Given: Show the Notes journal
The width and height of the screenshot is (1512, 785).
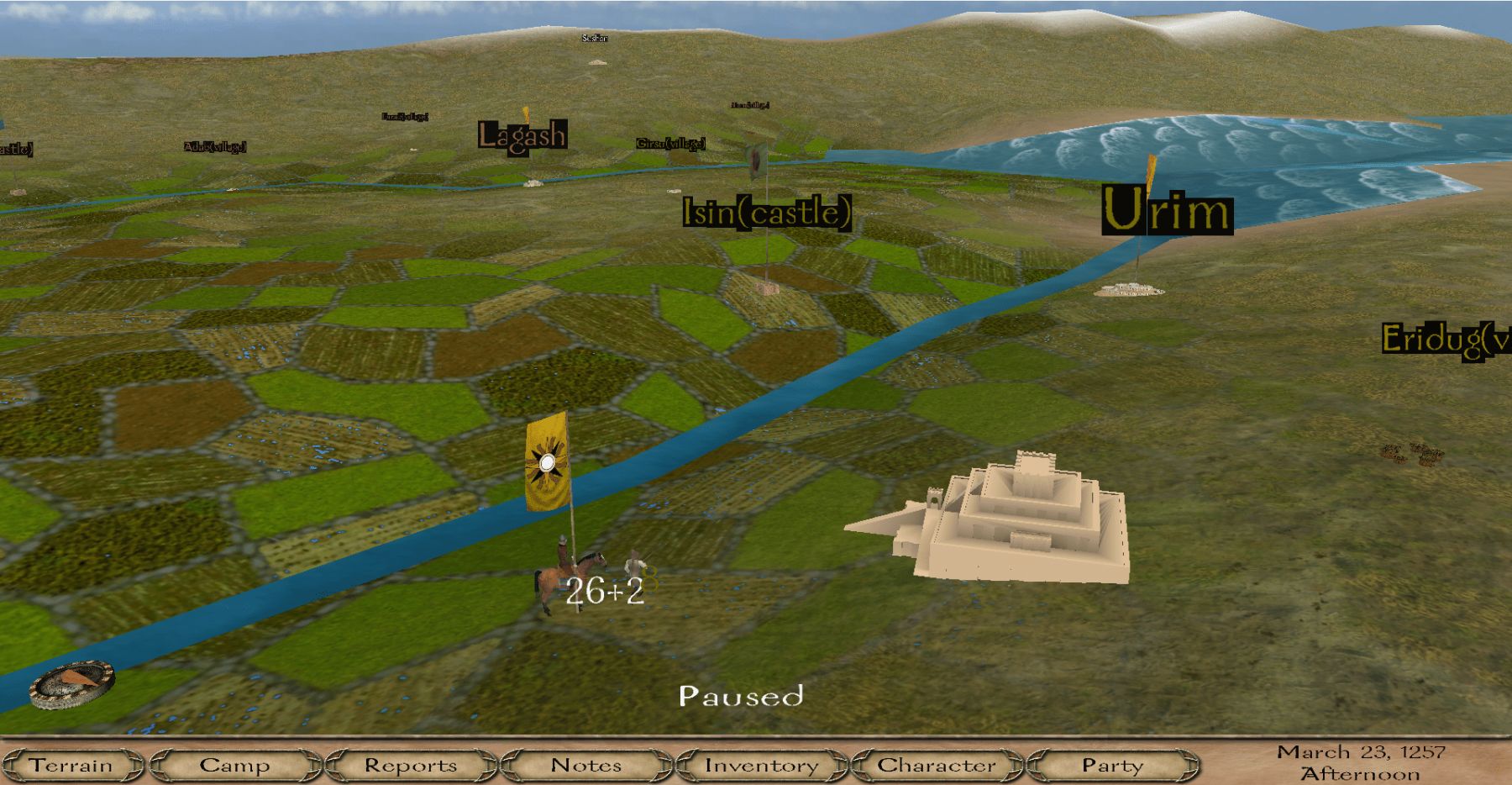Looking at the screenshot, I should pos(586,765).
